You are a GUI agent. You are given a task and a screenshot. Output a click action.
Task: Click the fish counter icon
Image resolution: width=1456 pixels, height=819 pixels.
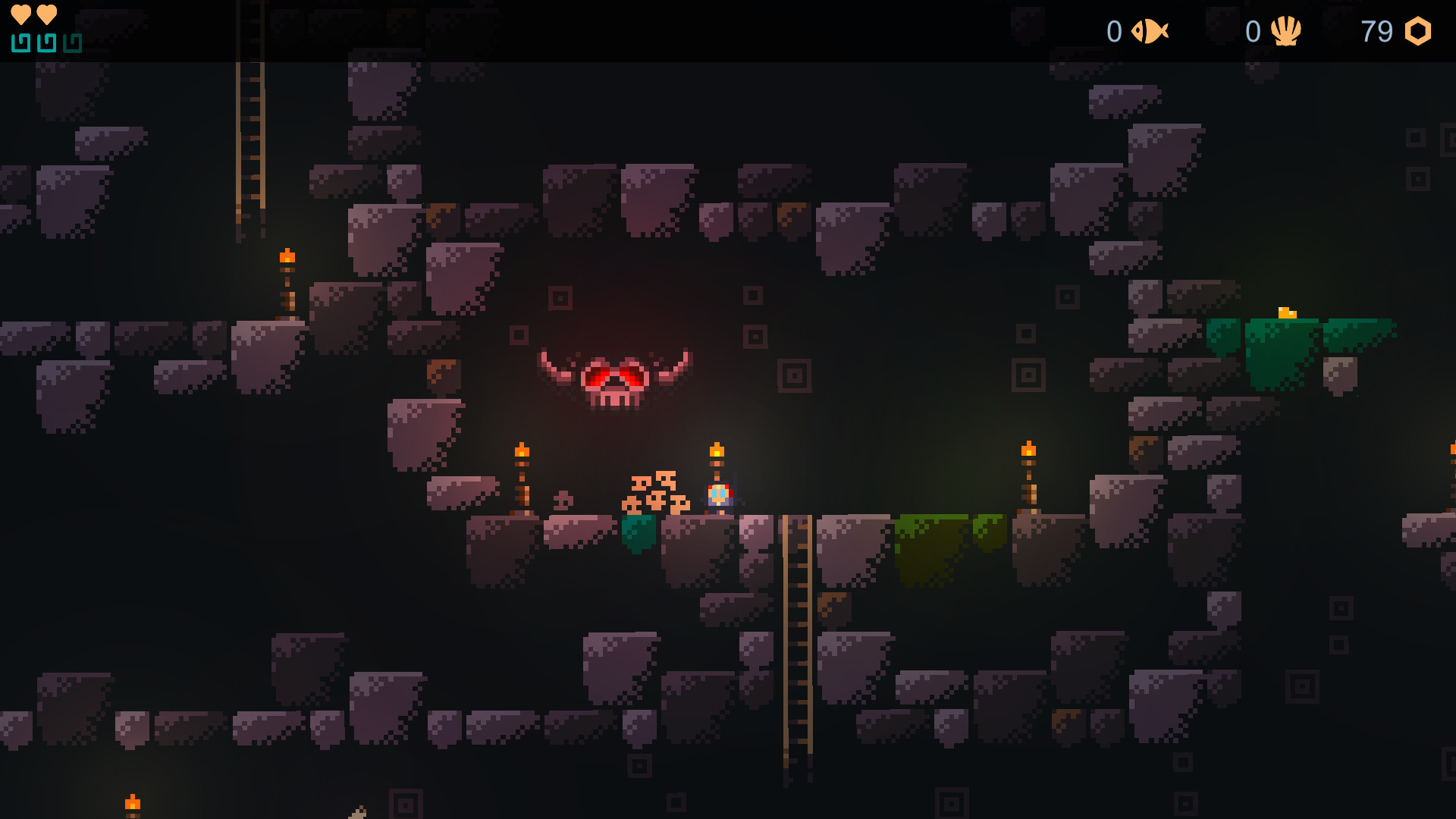(x=1150, y=32)
